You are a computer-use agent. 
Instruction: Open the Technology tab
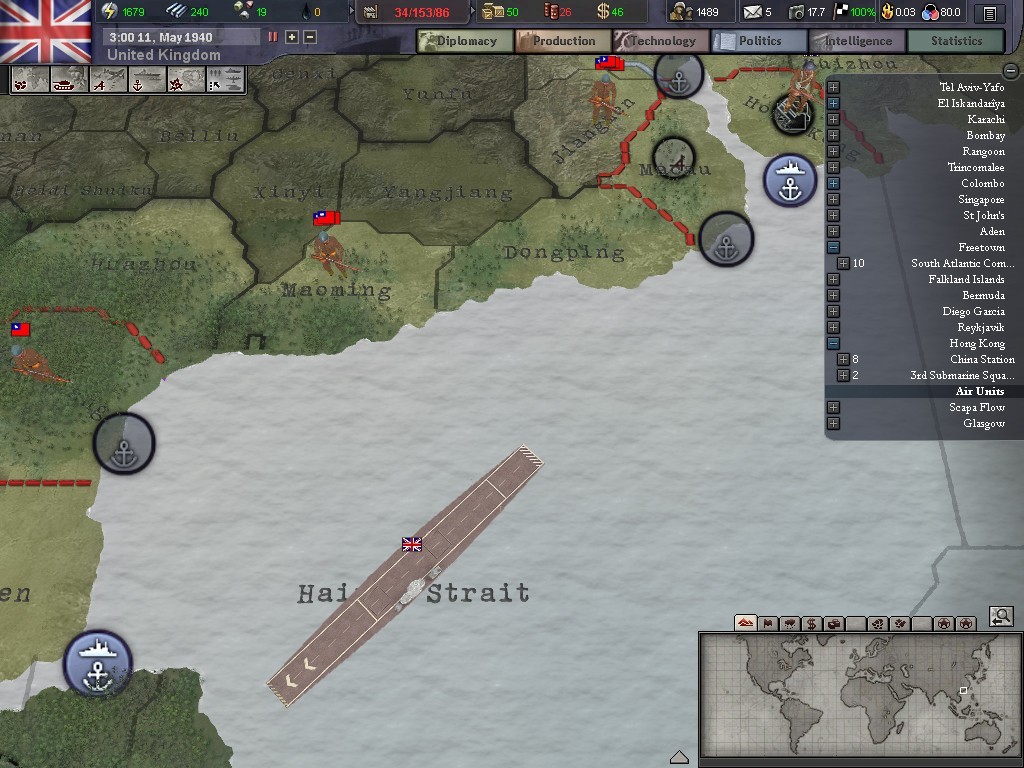pyautogui.click(x=660, y=41)
